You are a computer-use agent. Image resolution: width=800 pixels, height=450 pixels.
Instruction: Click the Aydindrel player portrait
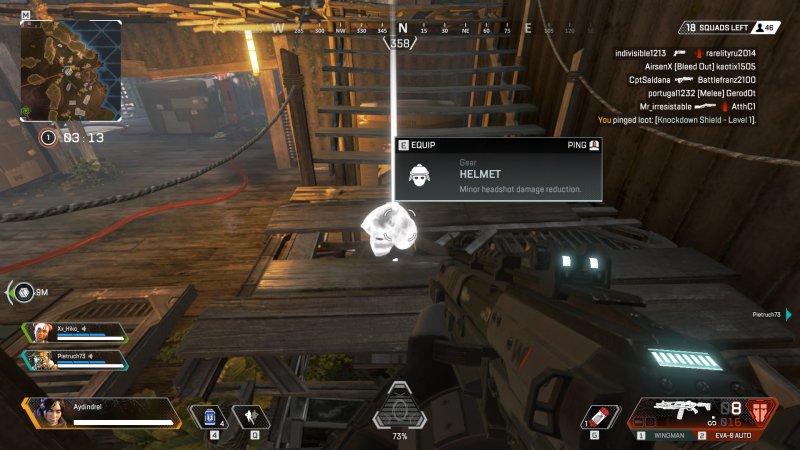(x=45, y=410)
